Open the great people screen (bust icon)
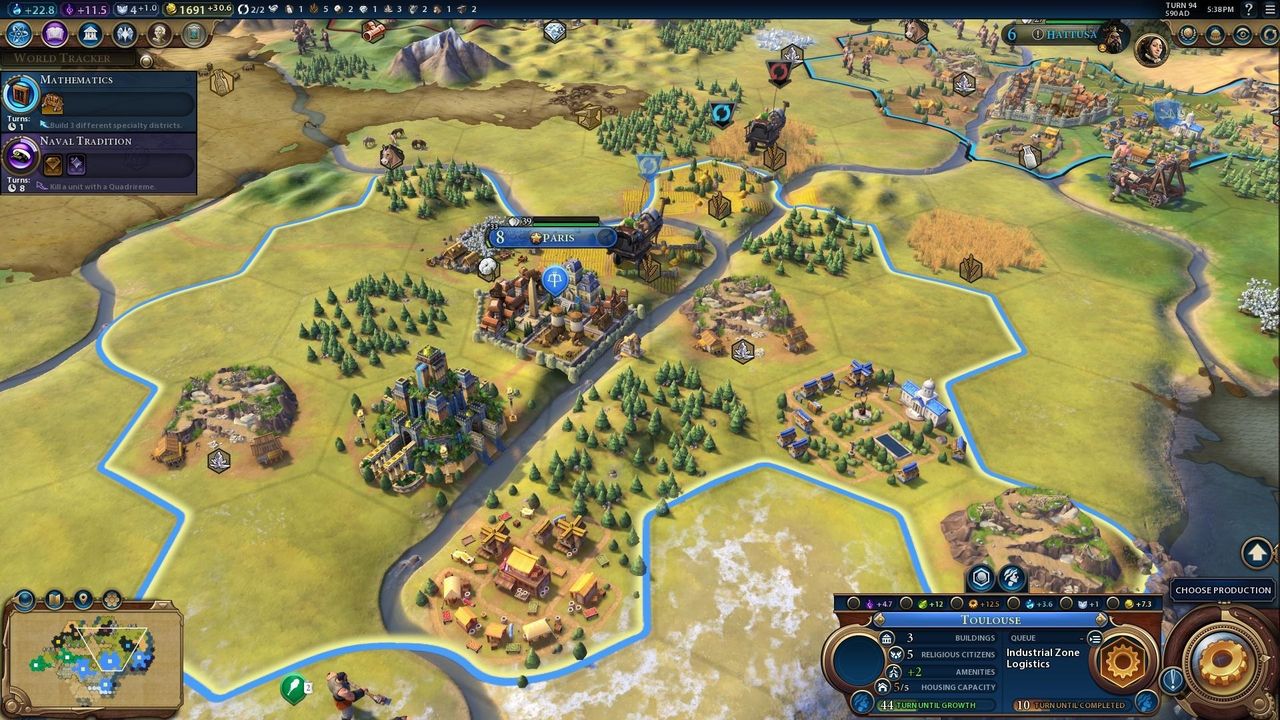 (159, 34)
